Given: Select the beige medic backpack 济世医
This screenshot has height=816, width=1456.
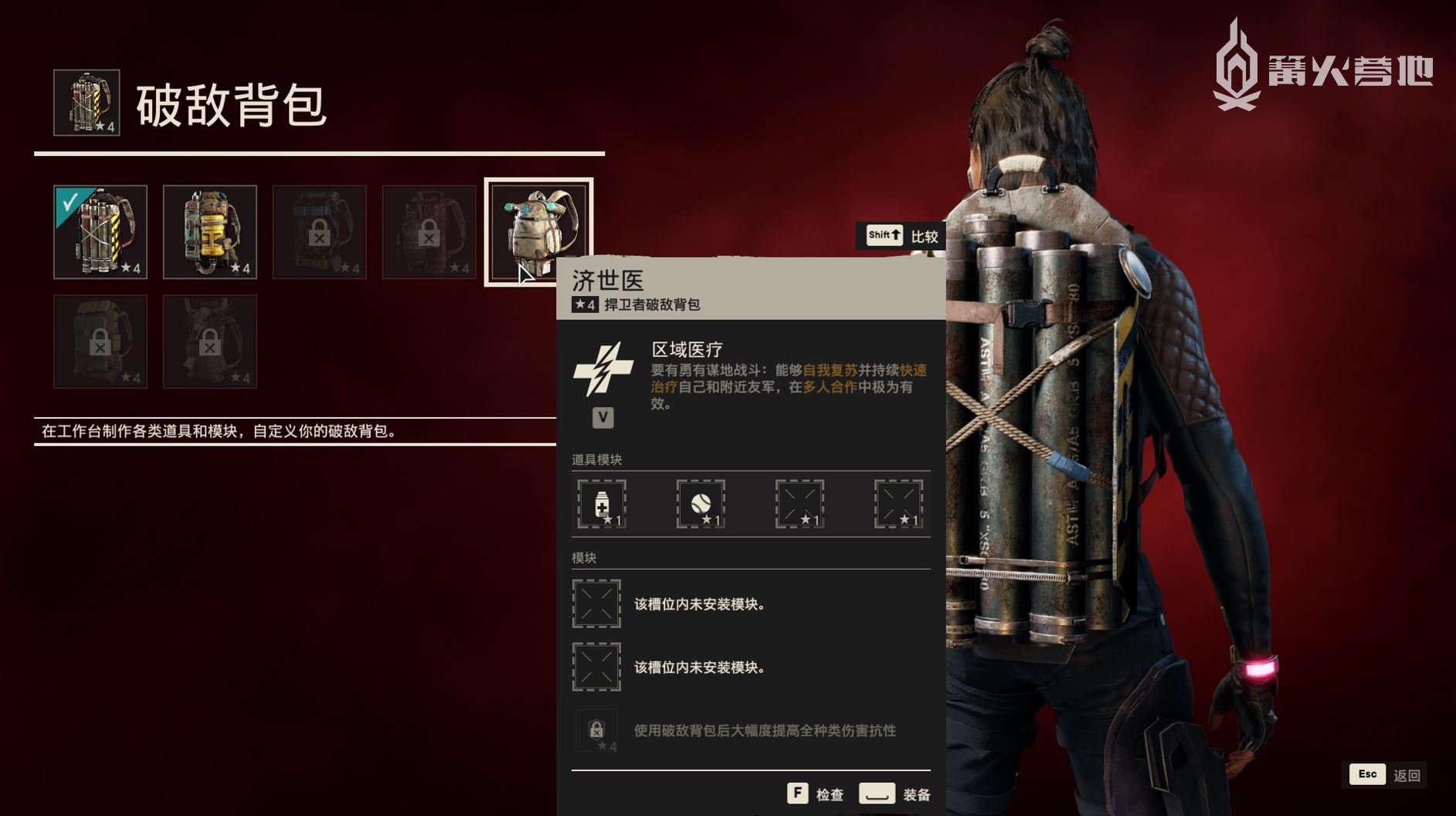Looking at the screenshot, I should tap(538, 231).
